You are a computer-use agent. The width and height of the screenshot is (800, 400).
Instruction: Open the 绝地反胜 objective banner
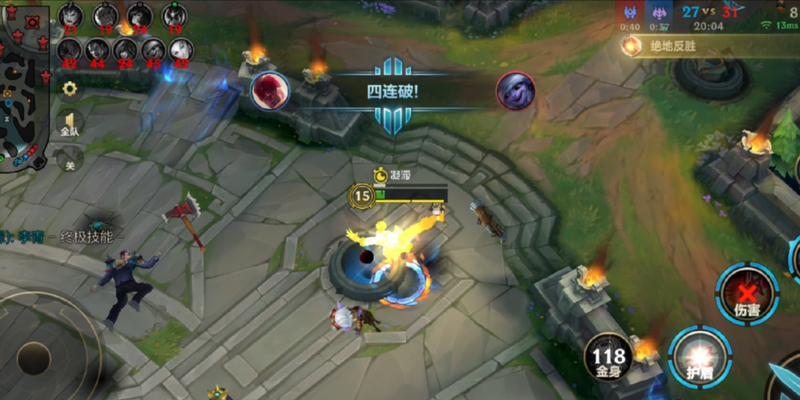point(680,46)
